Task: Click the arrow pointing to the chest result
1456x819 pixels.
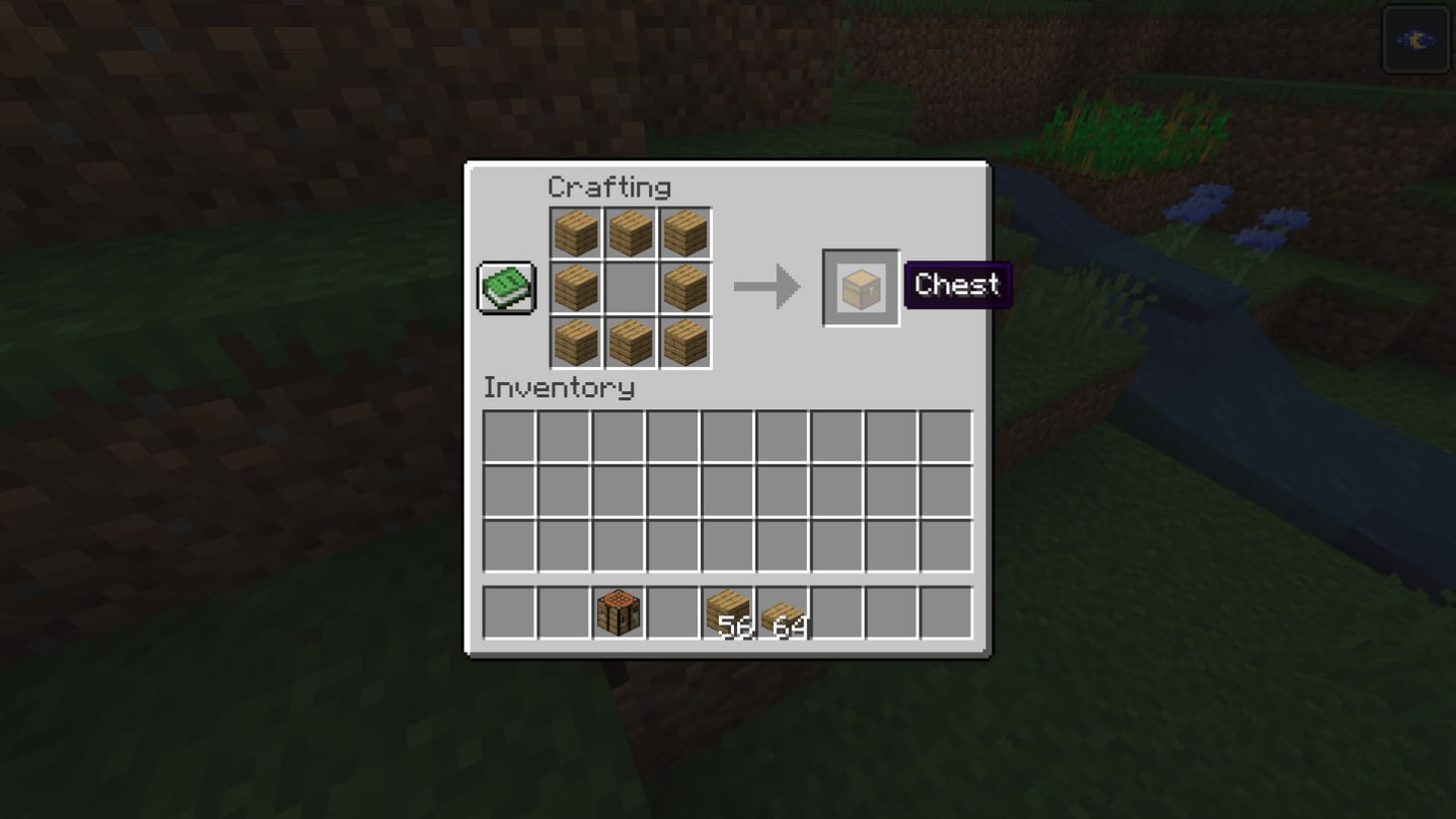Action: tap(768, 286)
